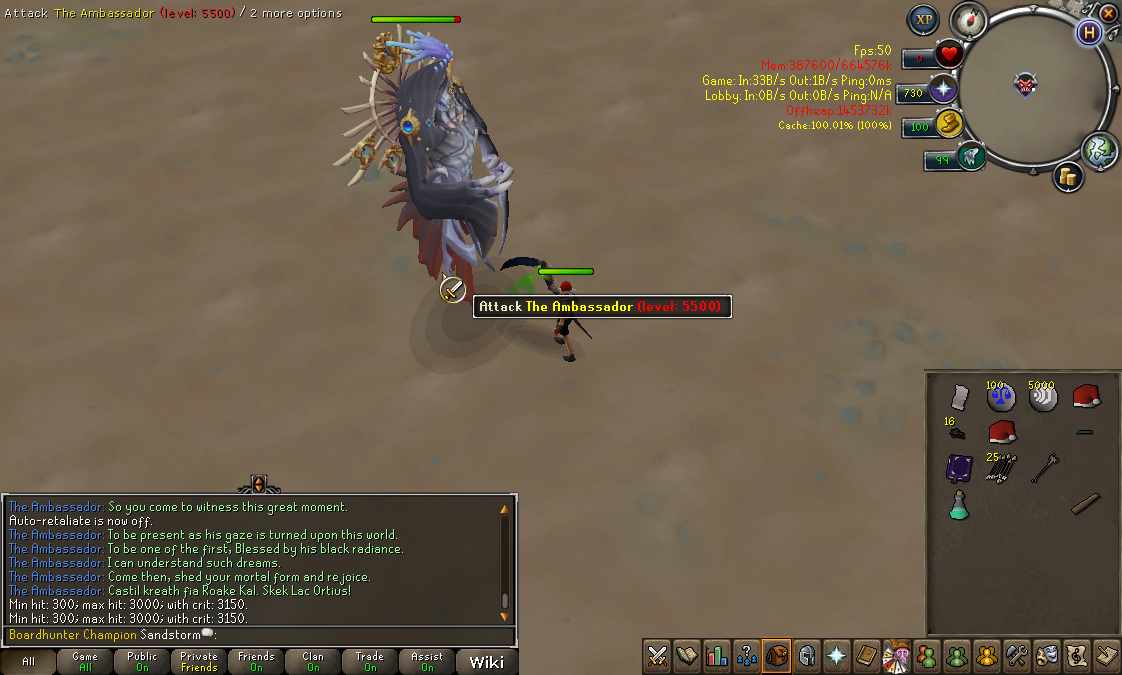Open the worn equipment helmet tab
This screenshot has height=675, width=1122.
[x=806, y=656]
